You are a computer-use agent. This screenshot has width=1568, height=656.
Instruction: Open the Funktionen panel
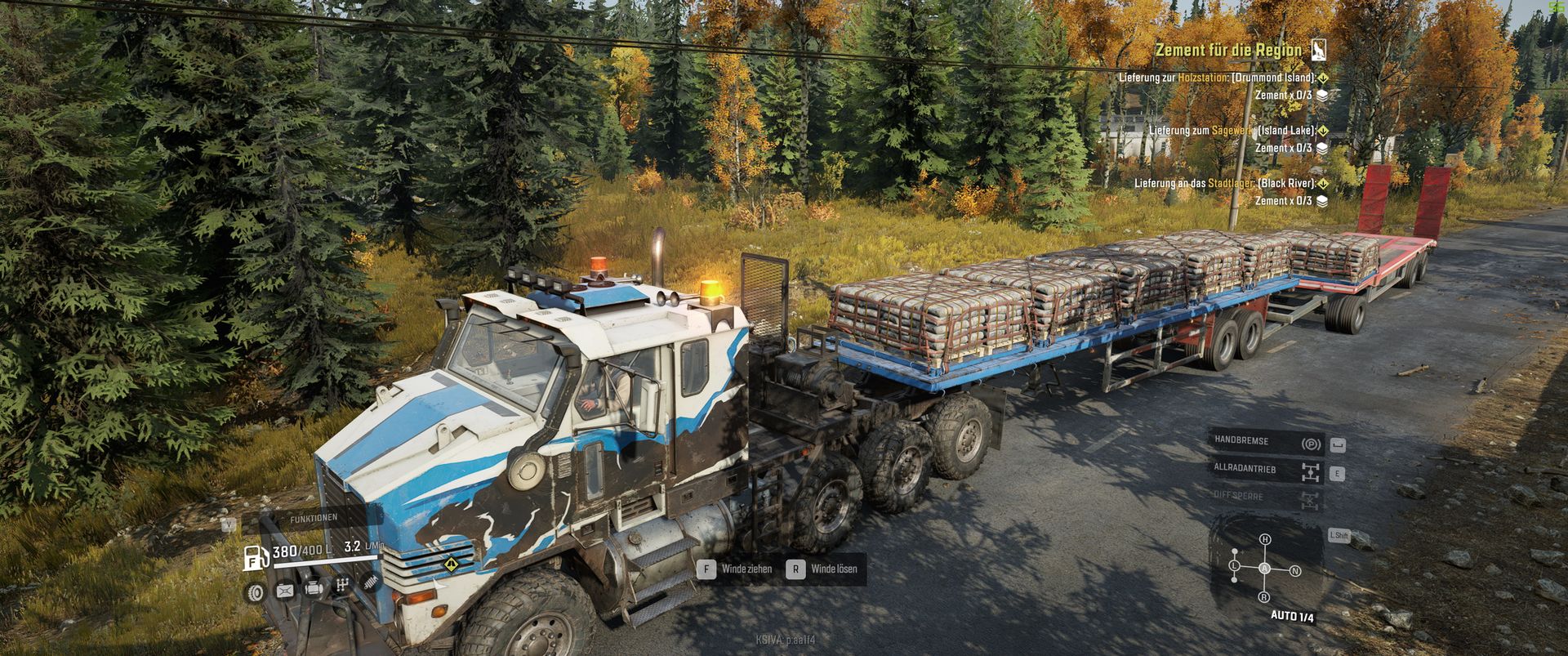click(314, 518)
